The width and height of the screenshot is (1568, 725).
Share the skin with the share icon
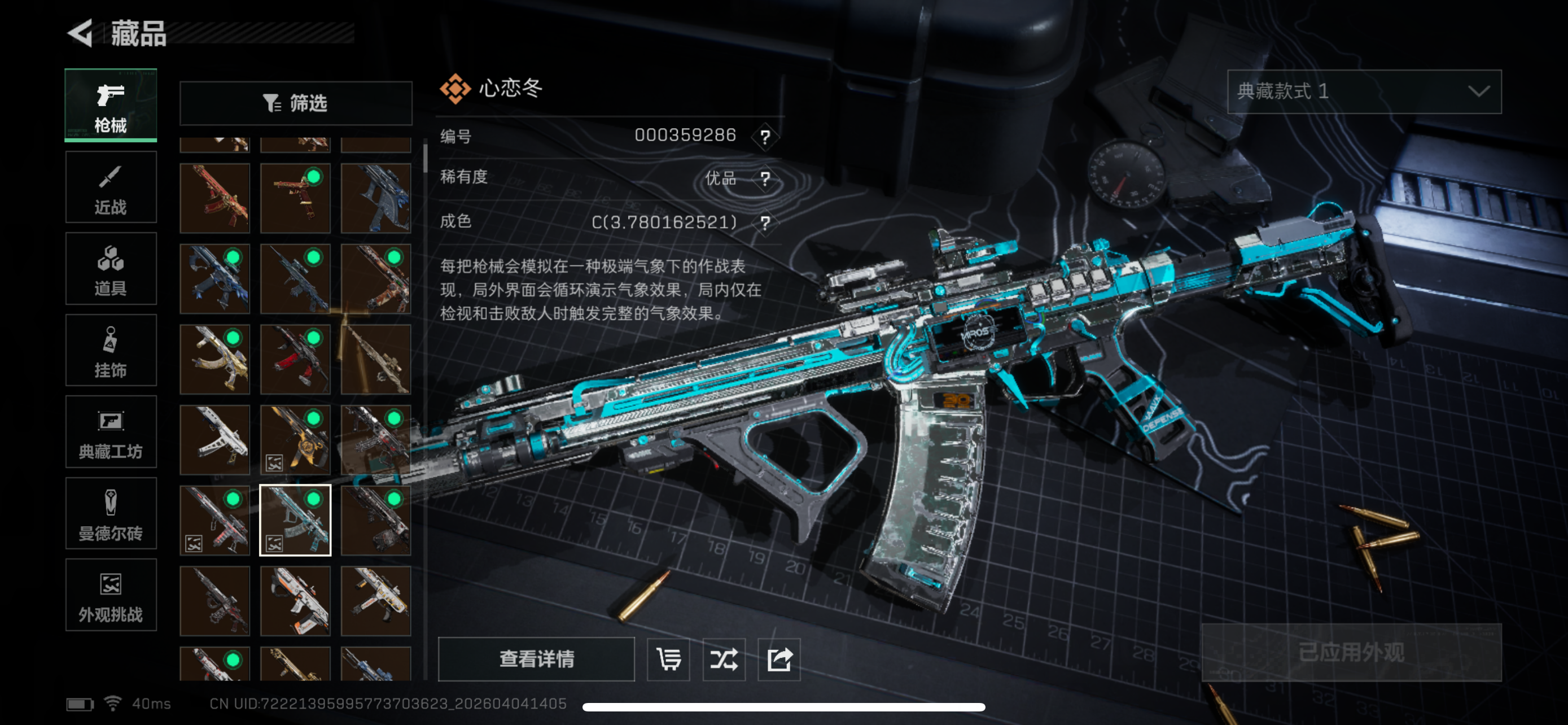click(x=779, y=658)
